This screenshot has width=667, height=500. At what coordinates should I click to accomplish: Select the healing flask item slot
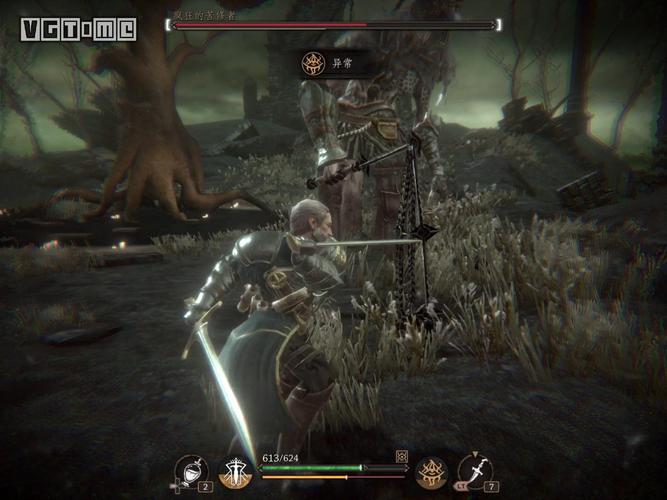tap(190, 471)
